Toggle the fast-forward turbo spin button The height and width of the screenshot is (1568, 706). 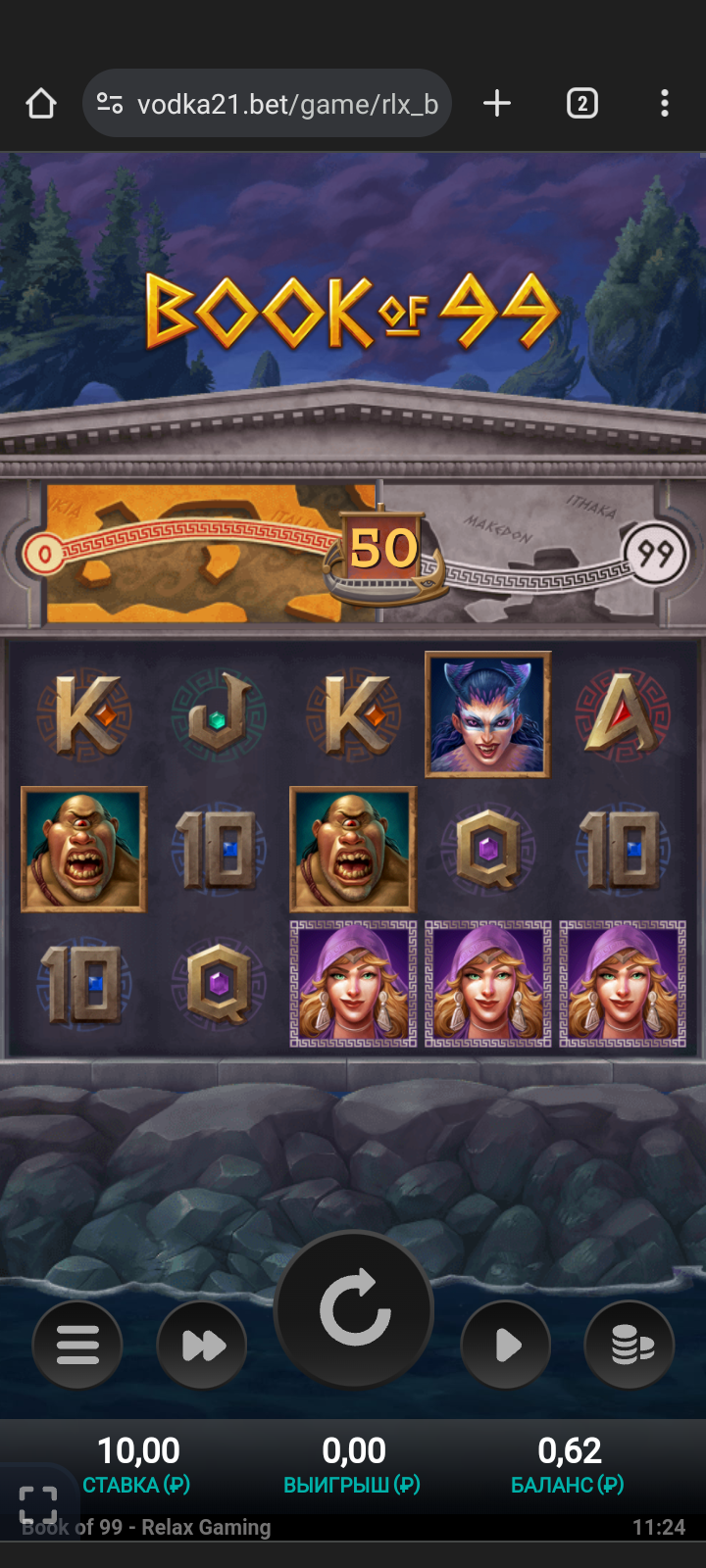tap(202, 1345)
